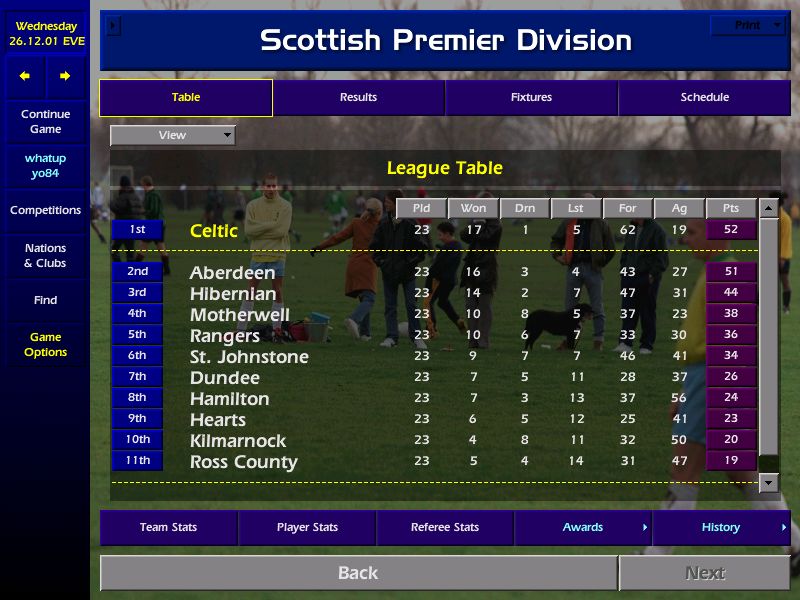The image size is (800, 600).
Task: Open the View dropdown
Action: [172, 135]
